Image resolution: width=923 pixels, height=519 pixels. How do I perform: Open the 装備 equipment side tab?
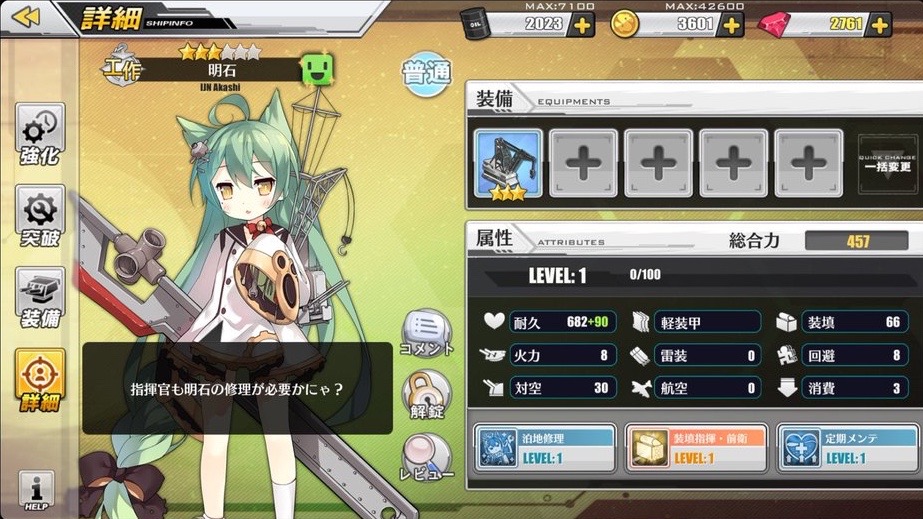pyautogui.click(x=41, y=299)
